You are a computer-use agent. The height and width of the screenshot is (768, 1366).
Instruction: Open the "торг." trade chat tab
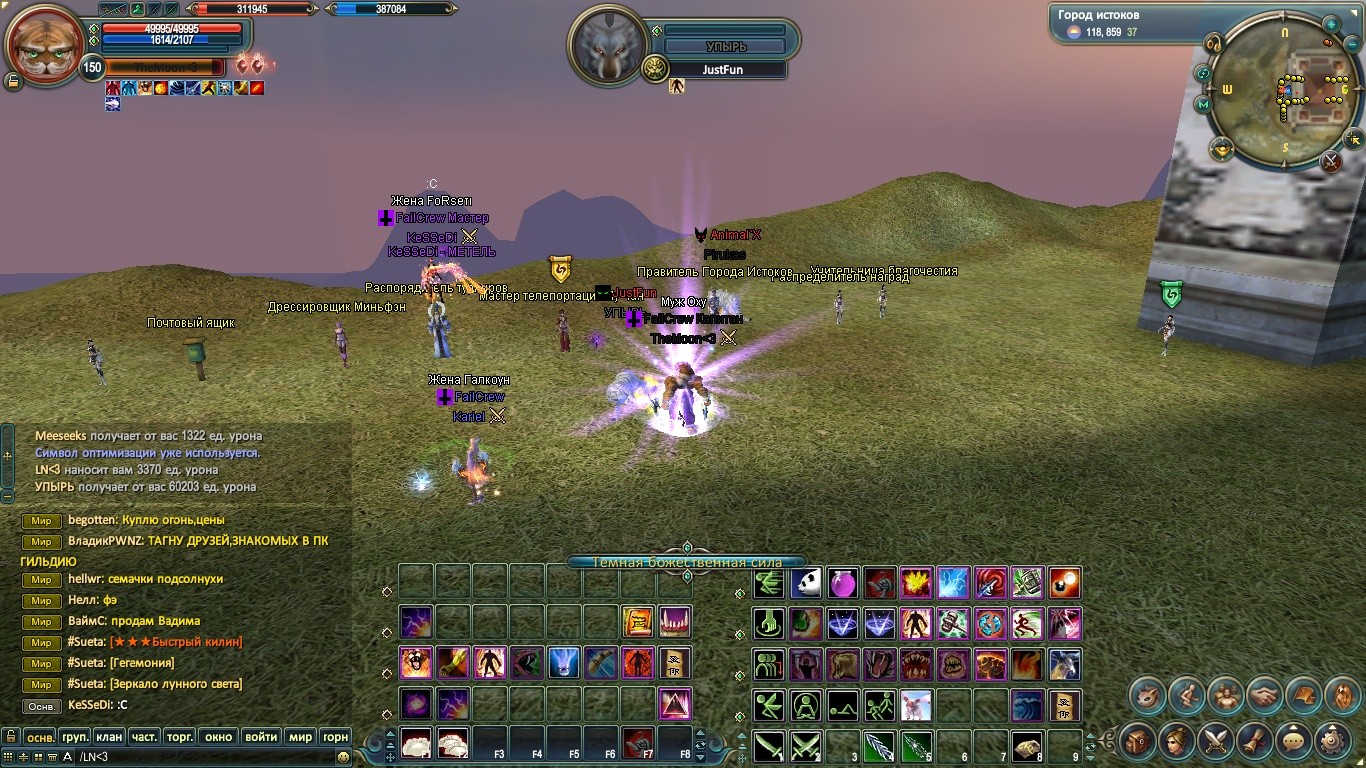tap(179, 737)
